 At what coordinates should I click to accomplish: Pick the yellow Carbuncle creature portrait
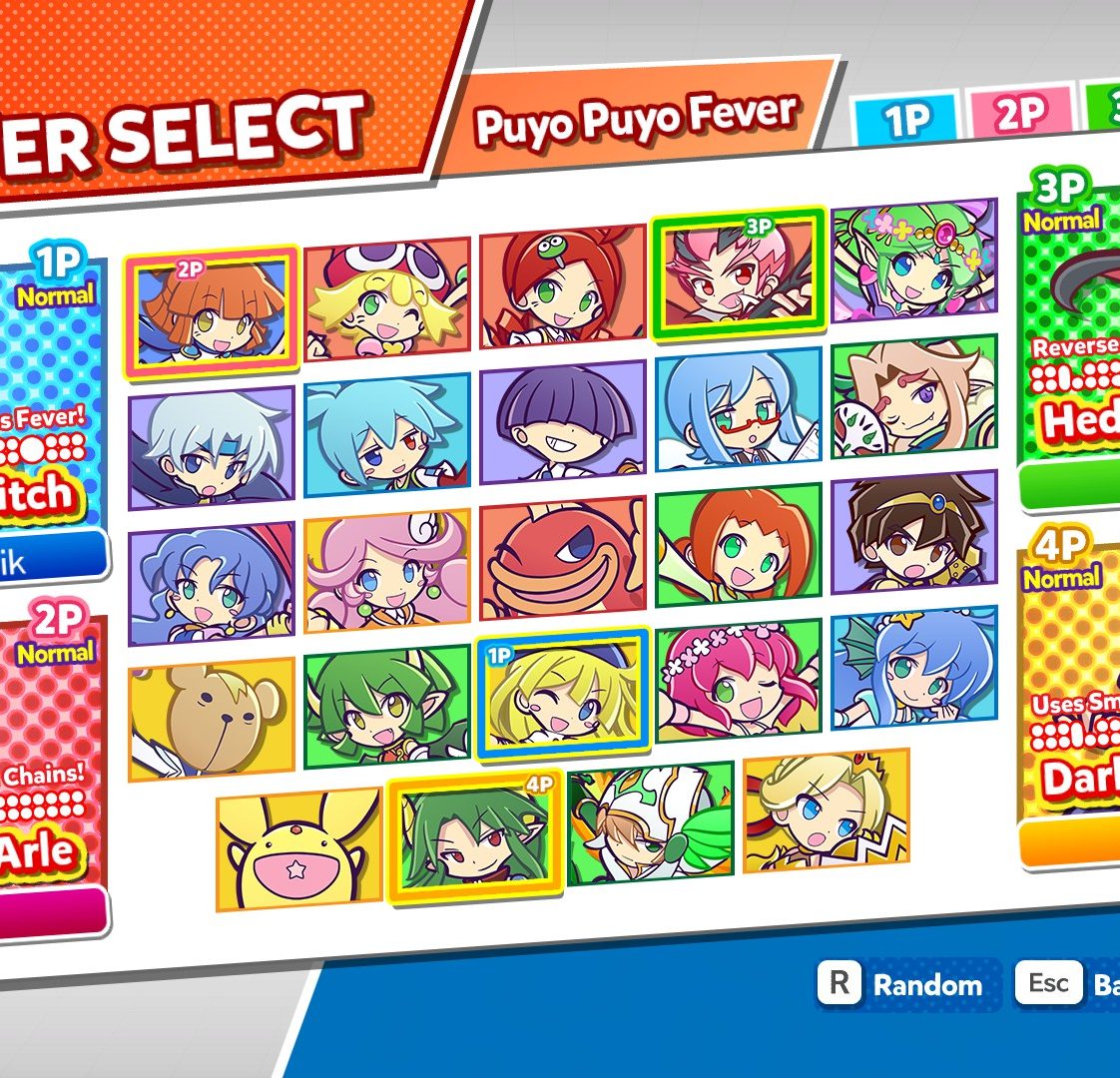298,848
